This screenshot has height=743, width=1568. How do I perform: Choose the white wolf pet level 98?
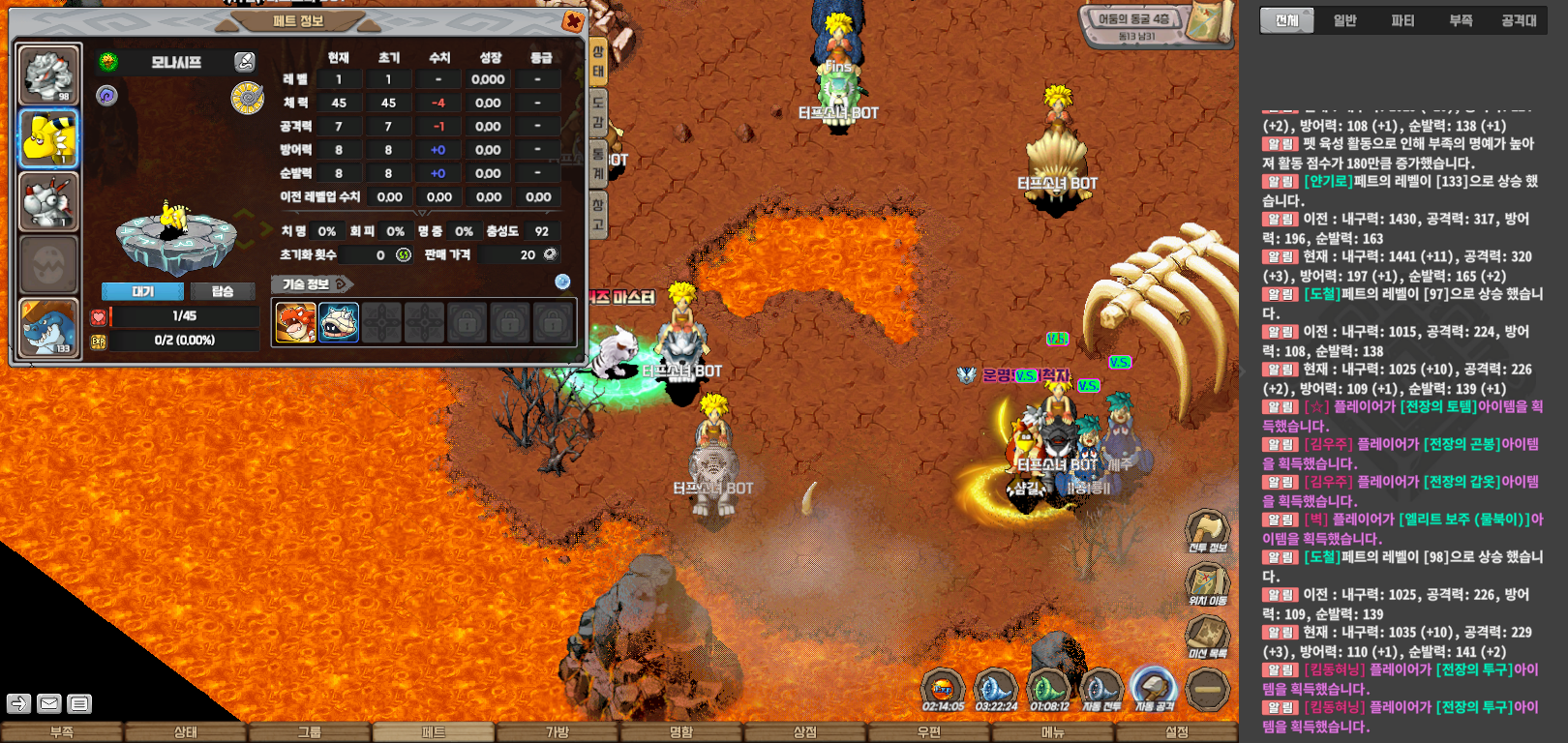[x=48, y=74]
